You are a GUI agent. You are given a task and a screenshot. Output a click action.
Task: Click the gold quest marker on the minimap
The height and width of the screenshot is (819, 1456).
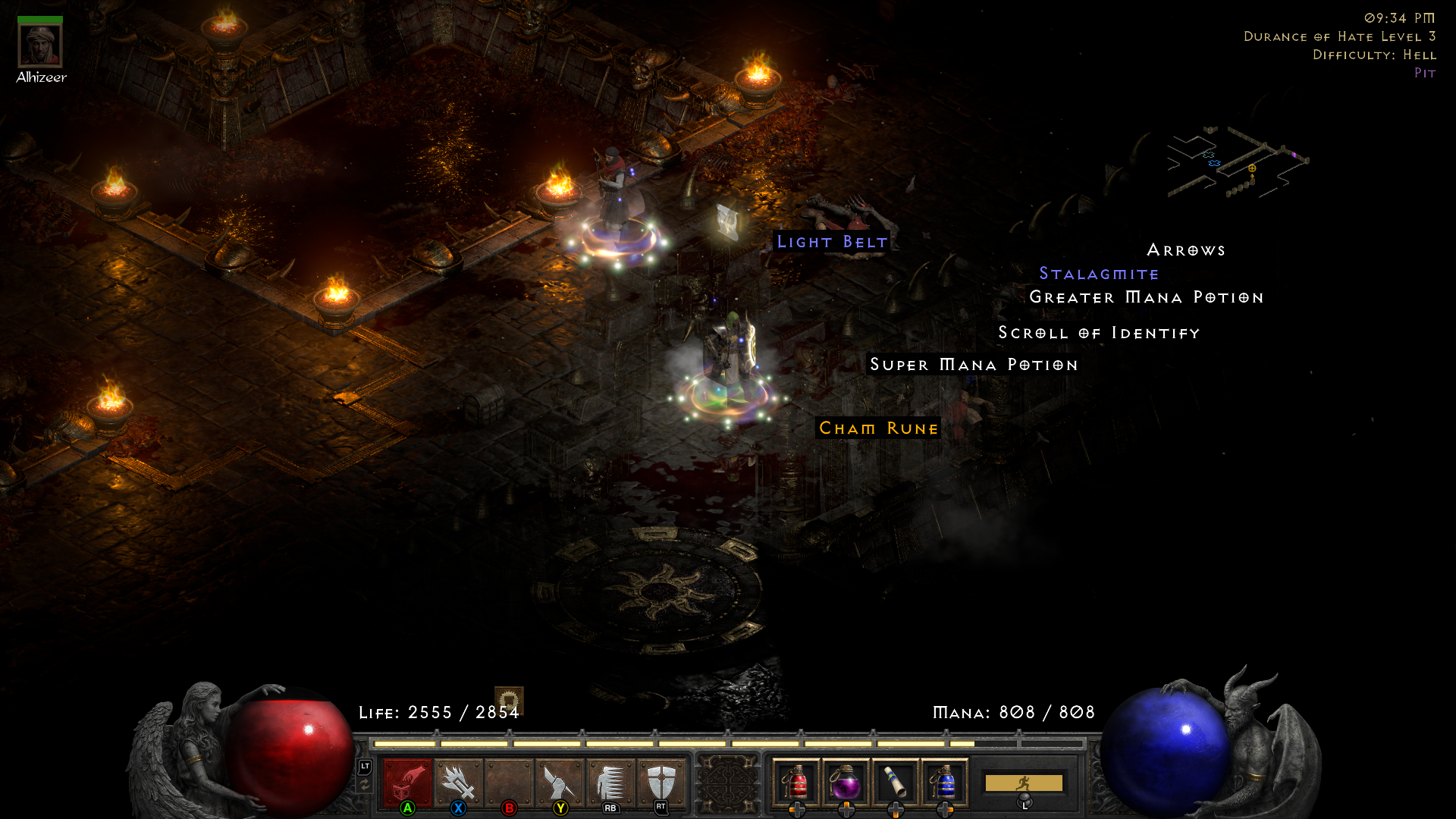coord(1253,168)
